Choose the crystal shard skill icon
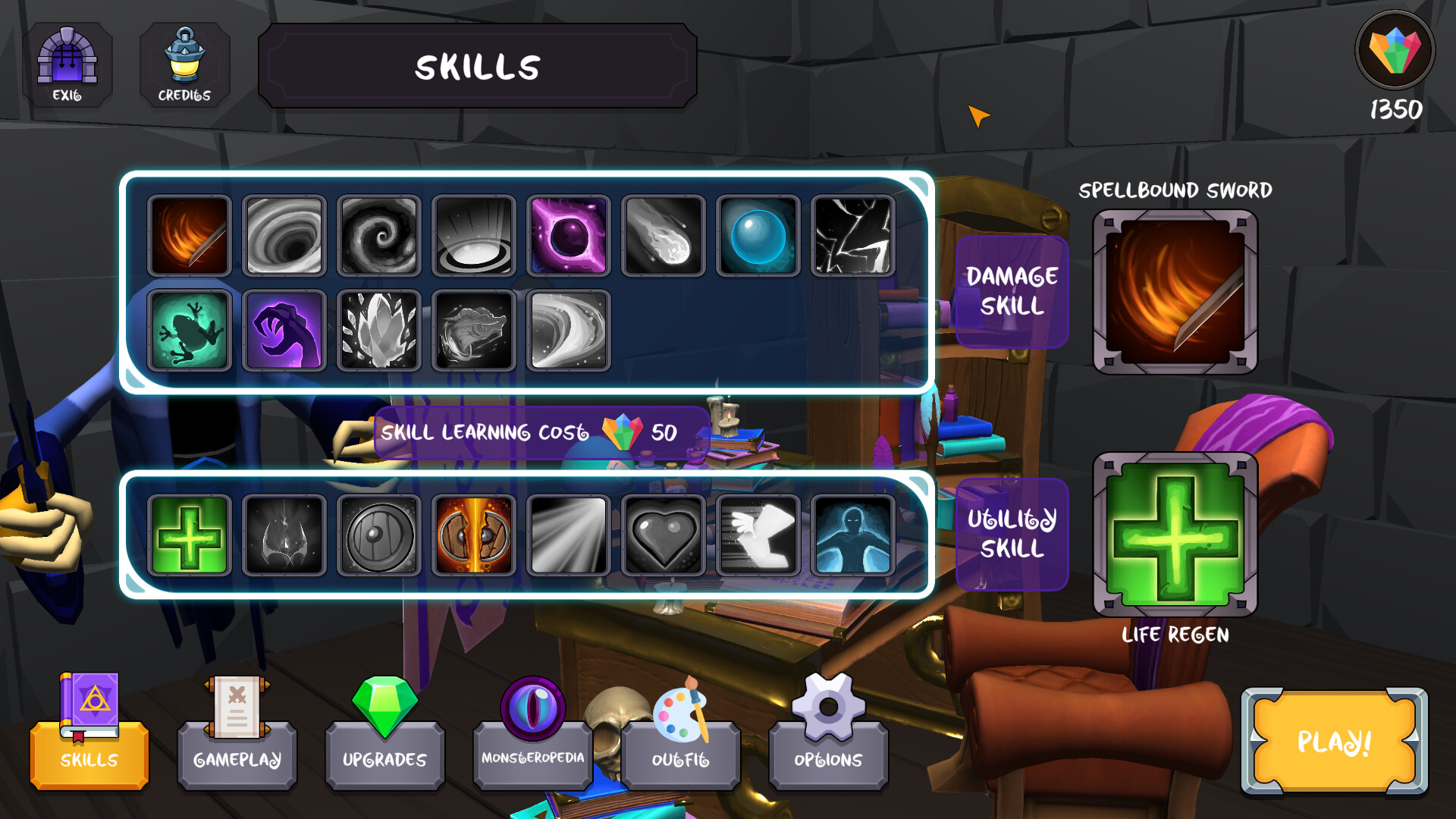The height and width of the screenshot is (819, 1456). tap(379, 330)
